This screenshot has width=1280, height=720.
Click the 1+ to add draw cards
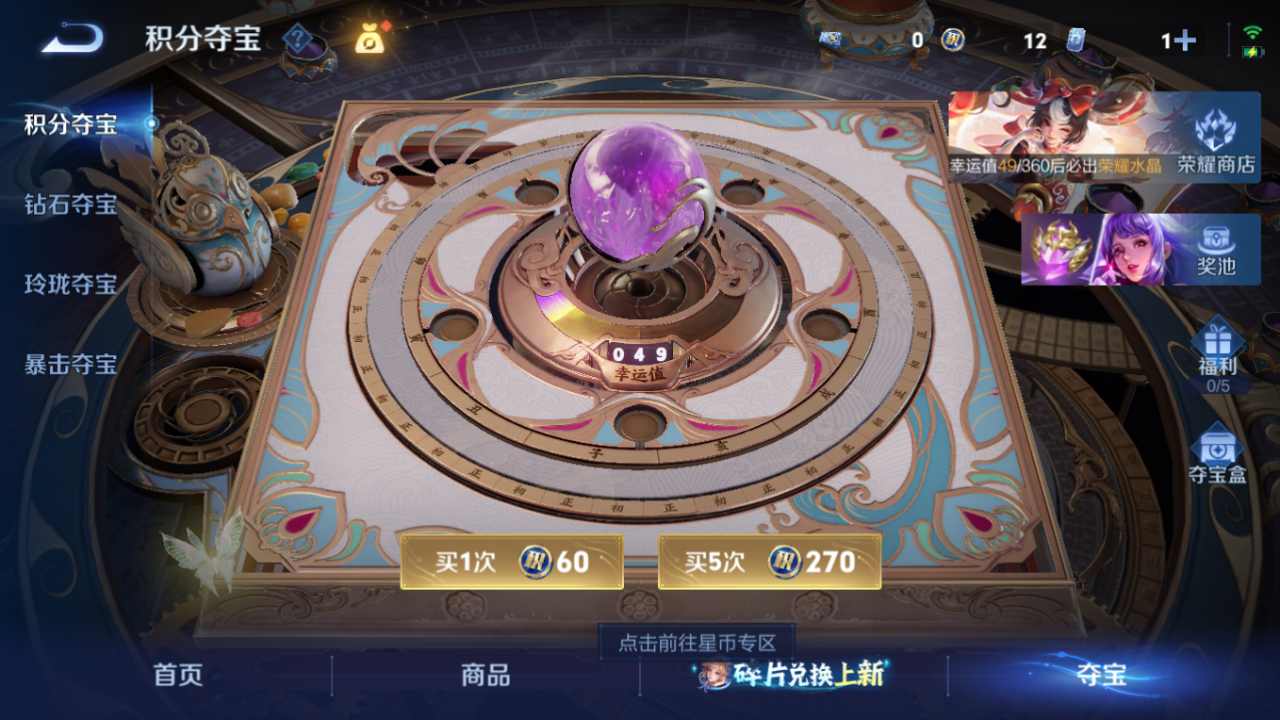pyautogui.click(x=1180, y=41)
